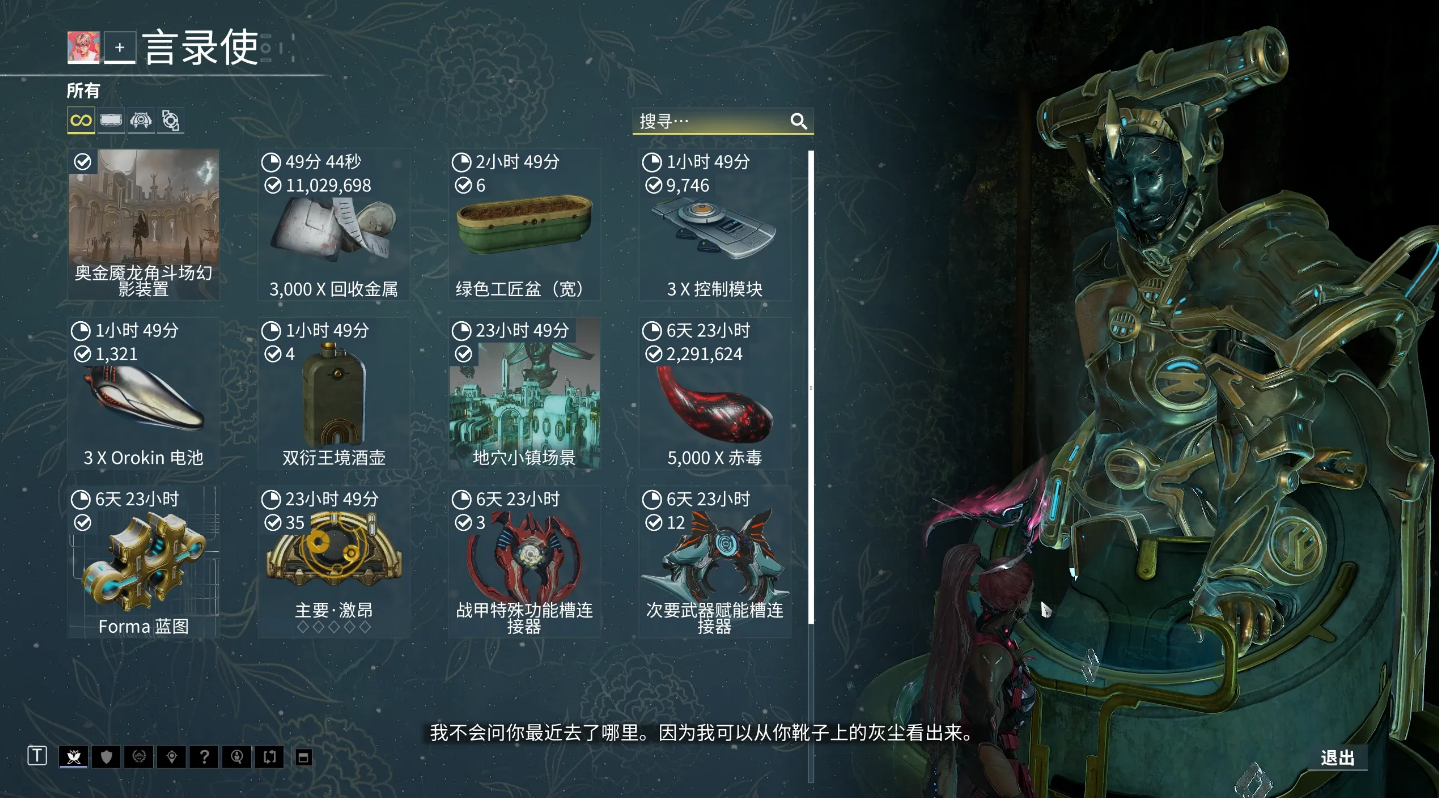Open the 地穴小镇场景 offer
Screen dimensions: 1439x798
(524, 393)
